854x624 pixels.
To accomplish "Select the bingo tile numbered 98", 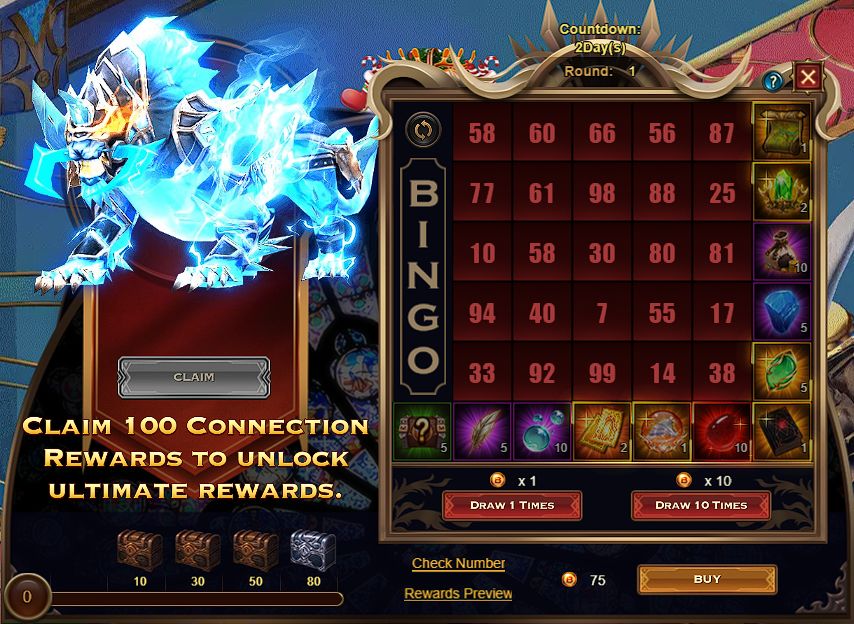I will pyautogui.click(x=602, y=192).
